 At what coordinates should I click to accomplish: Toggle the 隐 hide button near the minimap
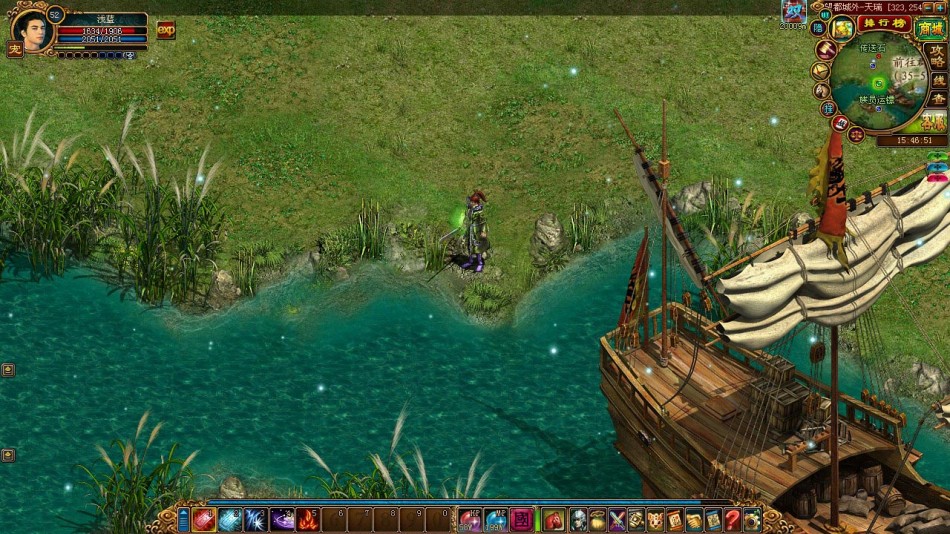819,29
